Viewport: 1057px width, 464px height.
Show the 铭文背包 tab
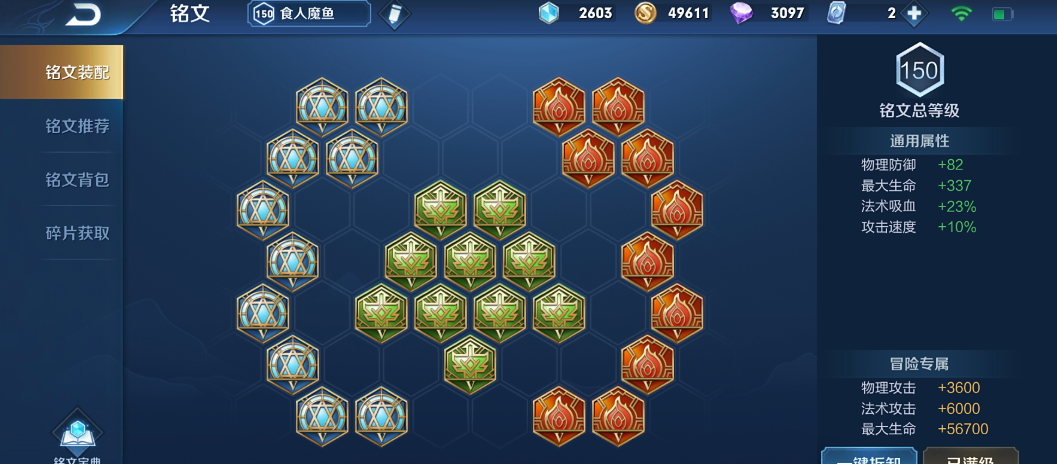[77, 180]
